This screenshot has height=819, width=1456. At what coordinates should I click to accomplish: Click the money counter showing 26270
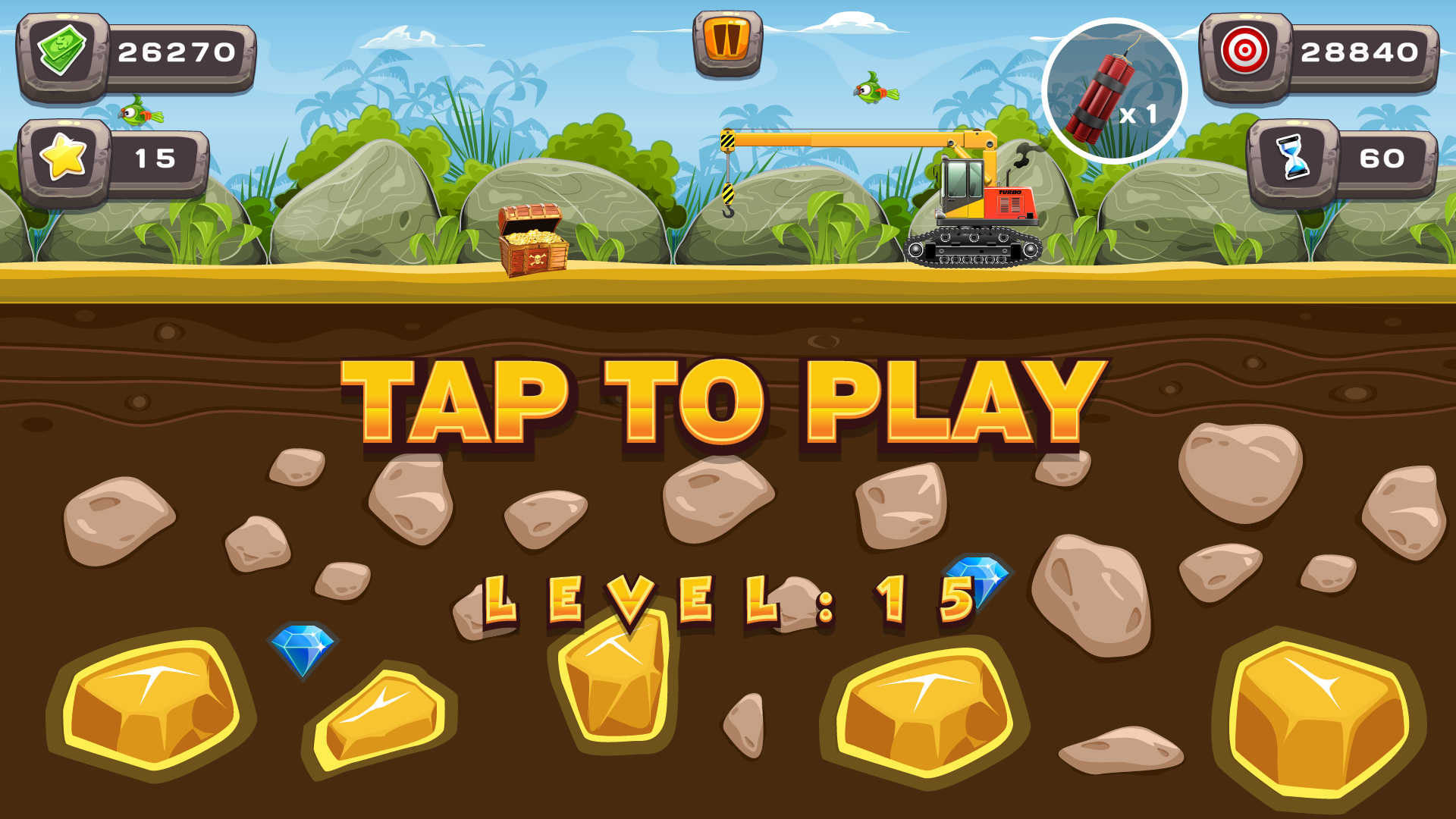tap(178, 53)
